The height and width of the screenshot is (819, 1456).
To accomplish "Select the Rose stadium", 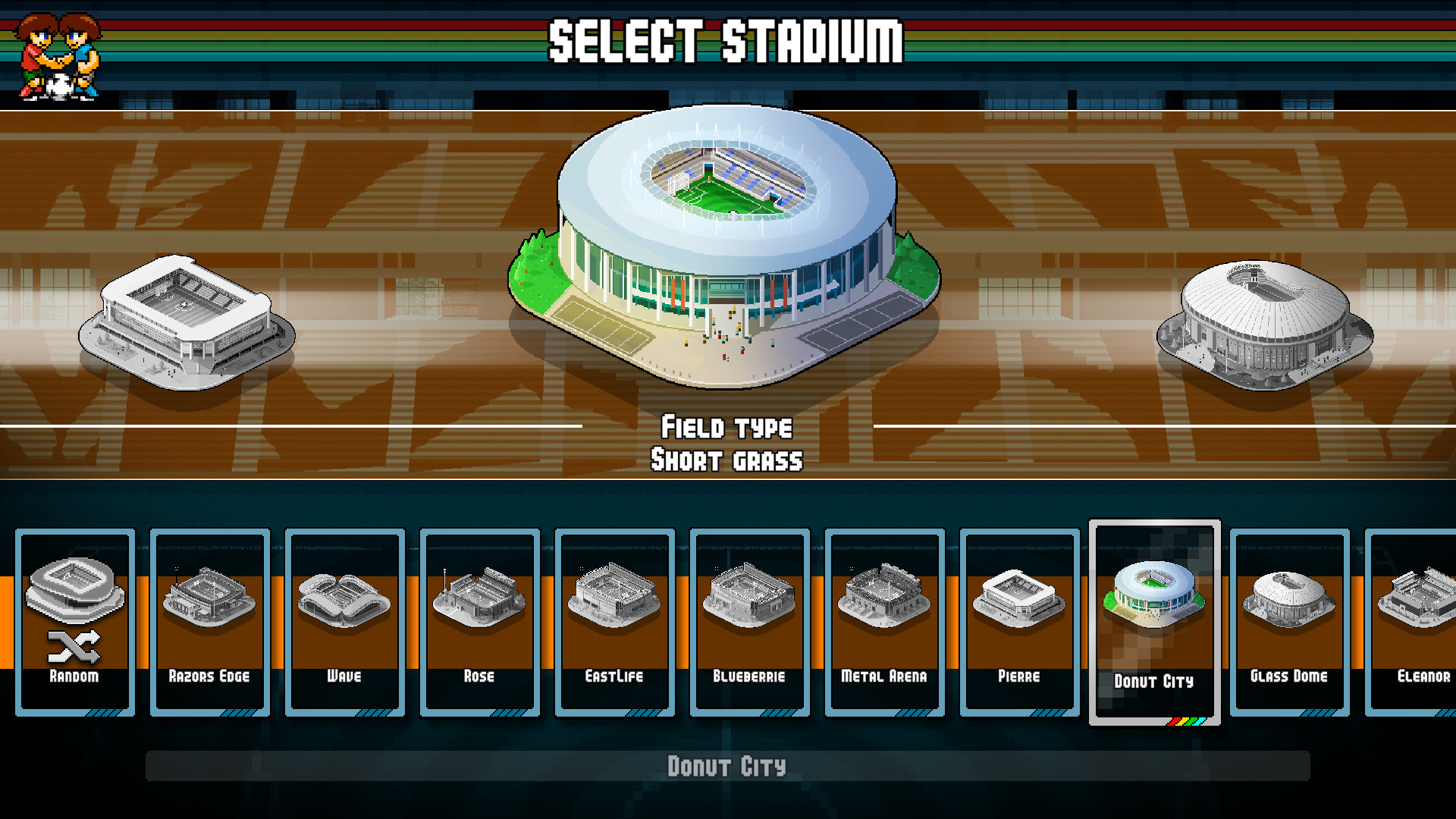I will pyautogui.click(x=479, y=622).
